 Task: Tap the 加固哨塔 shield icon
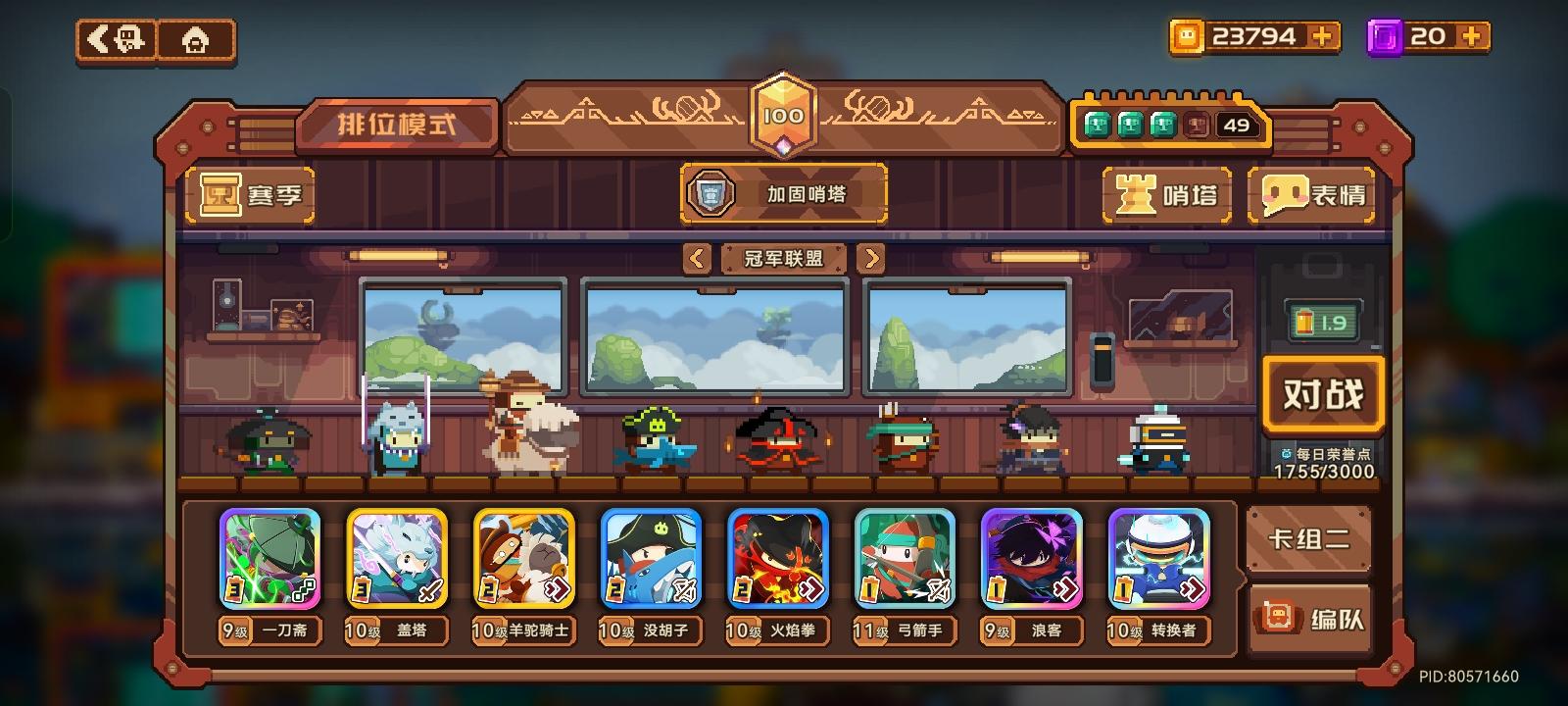click(713, 192)
